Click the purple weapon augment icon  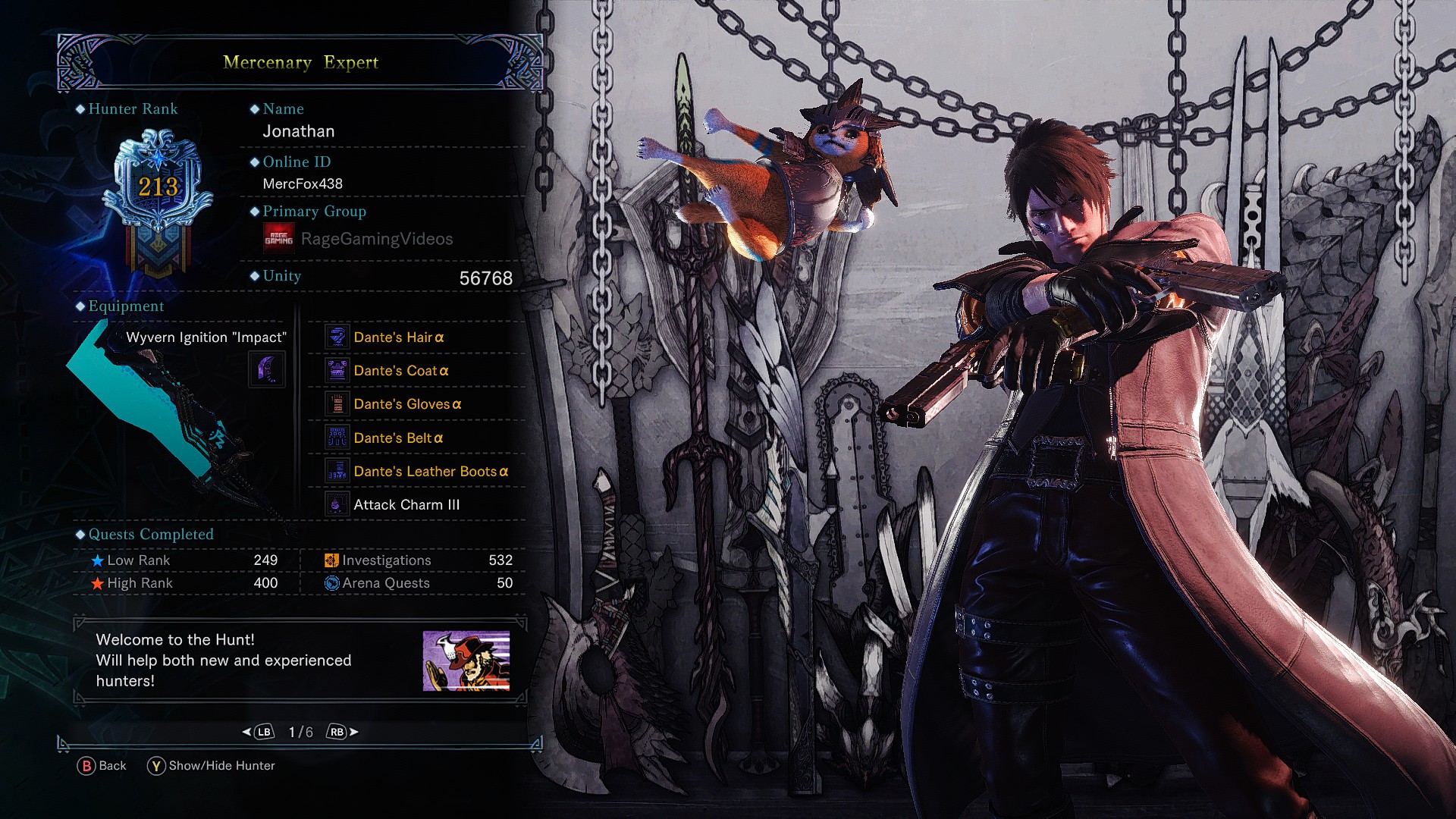coord(268,369)
